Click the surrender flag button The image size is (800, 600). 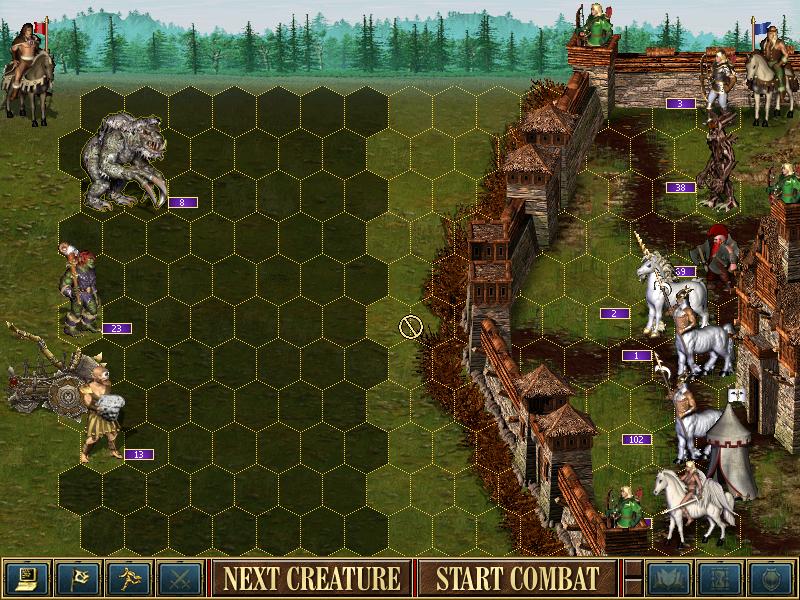(78, 578)
